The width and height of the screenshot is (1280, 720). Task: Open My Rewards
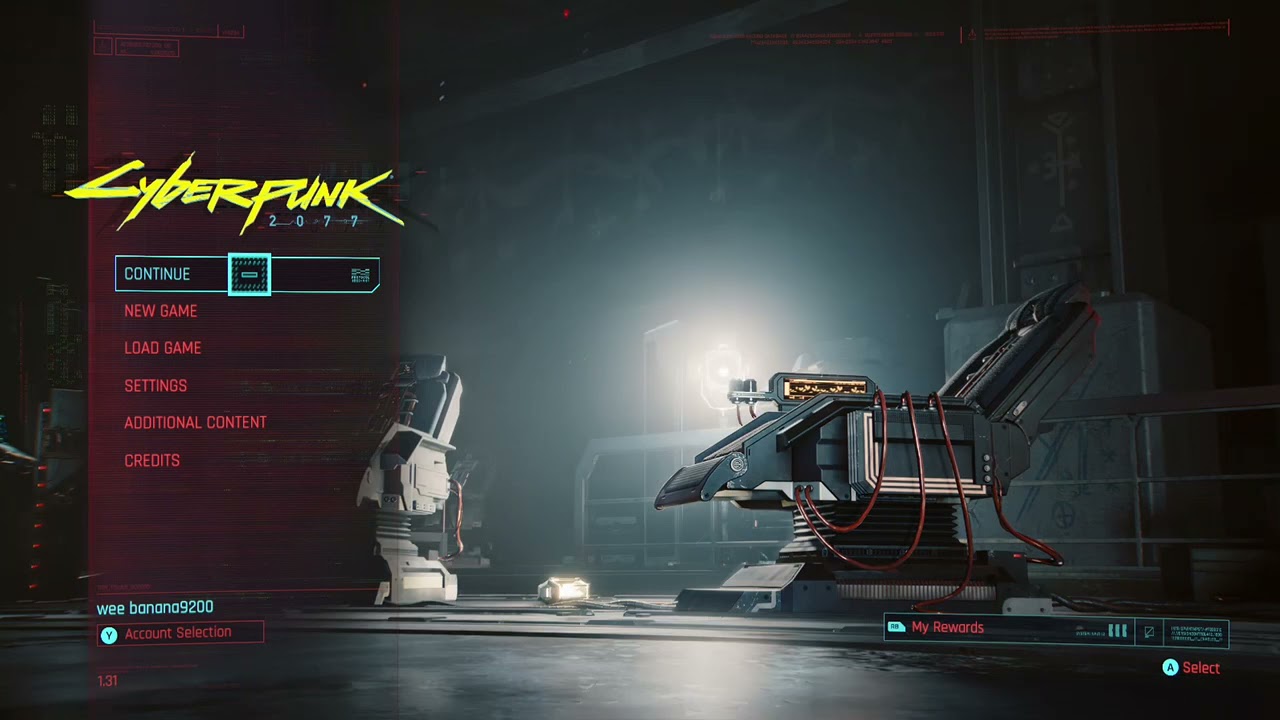click(x=948, y=627)
